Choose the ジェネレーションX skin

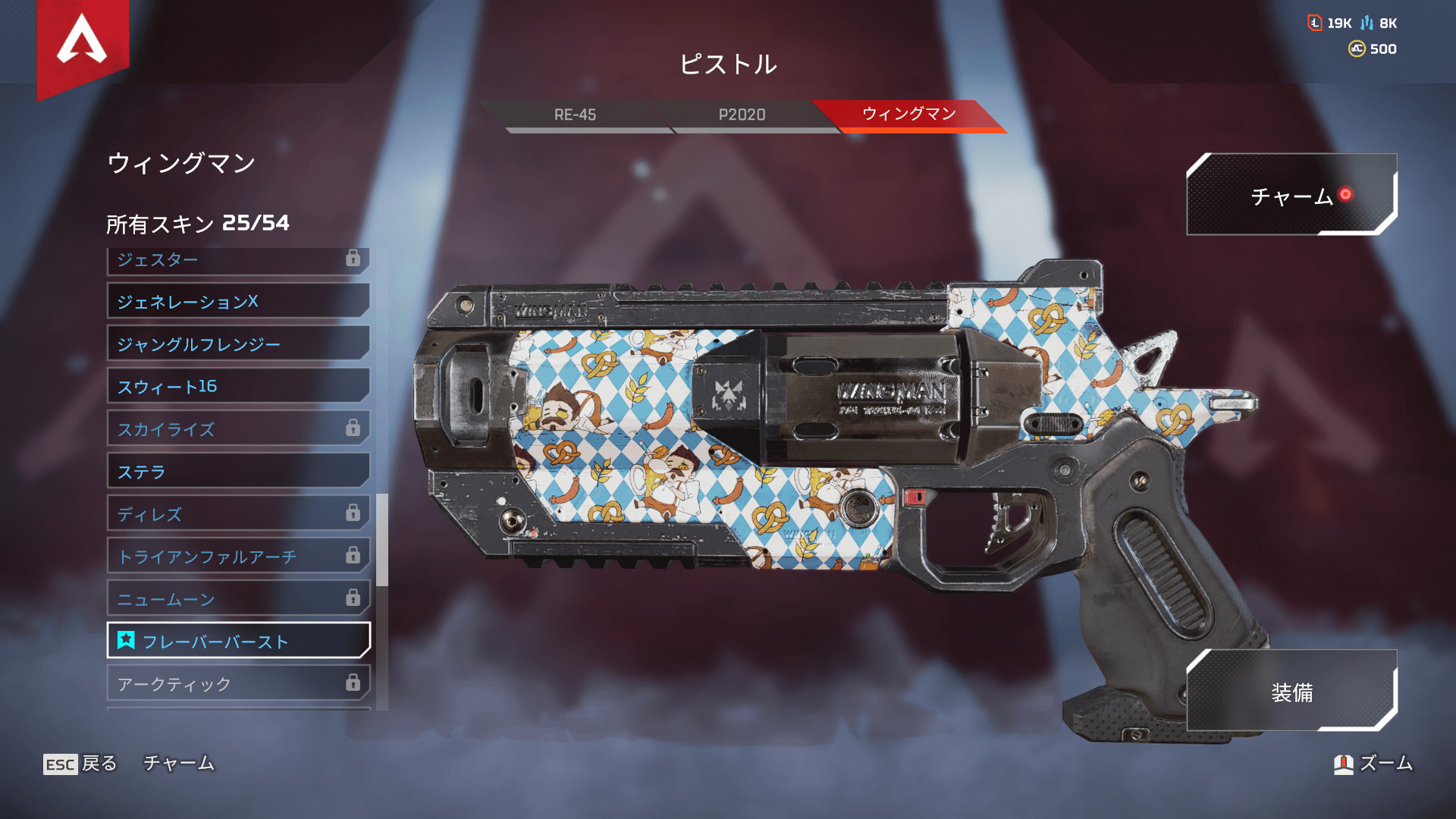pos(238,302)
